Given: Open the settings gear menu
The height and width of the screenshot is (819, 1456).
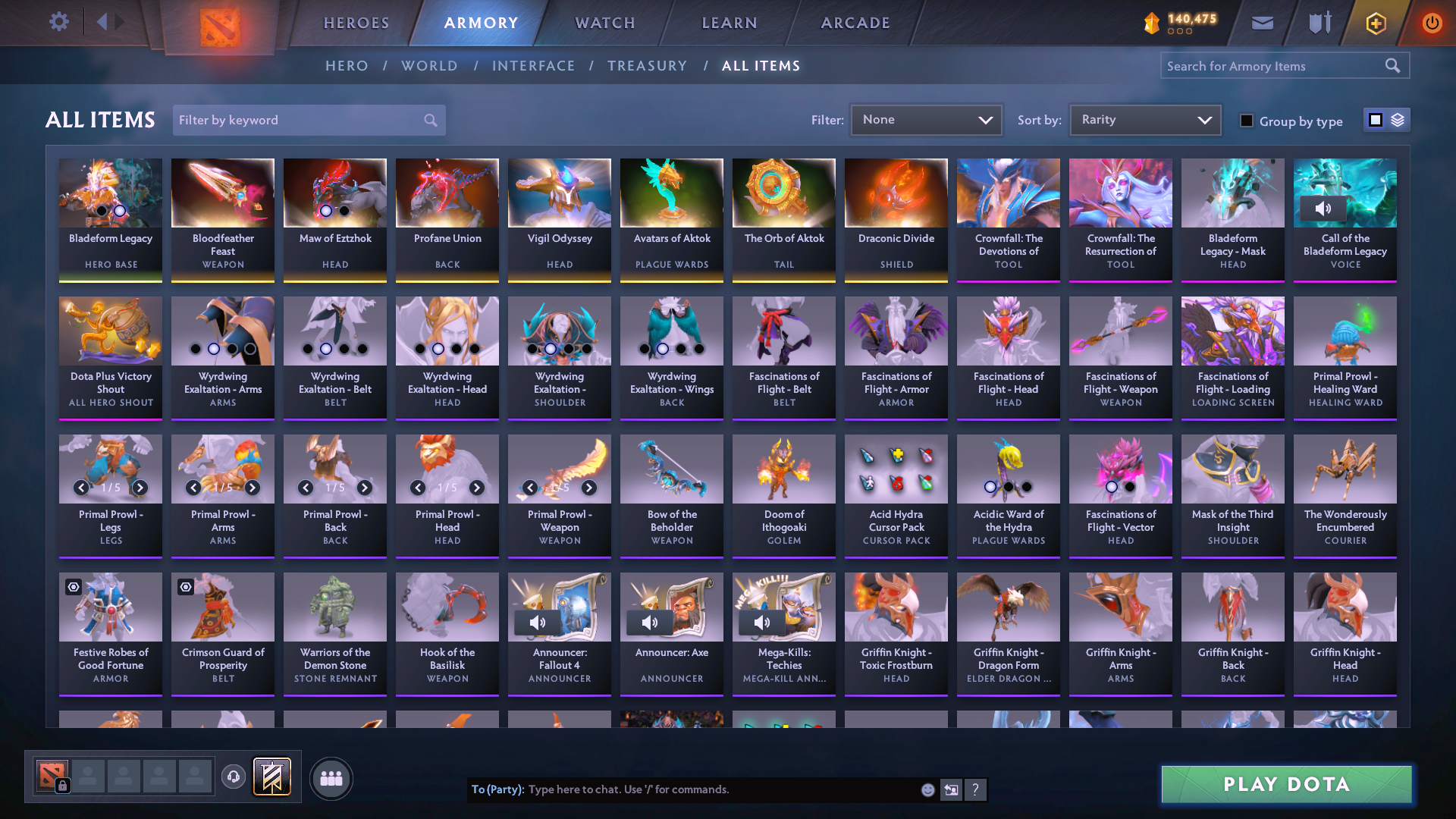Looking at the screenshot, I should click(x=59, y=22).
